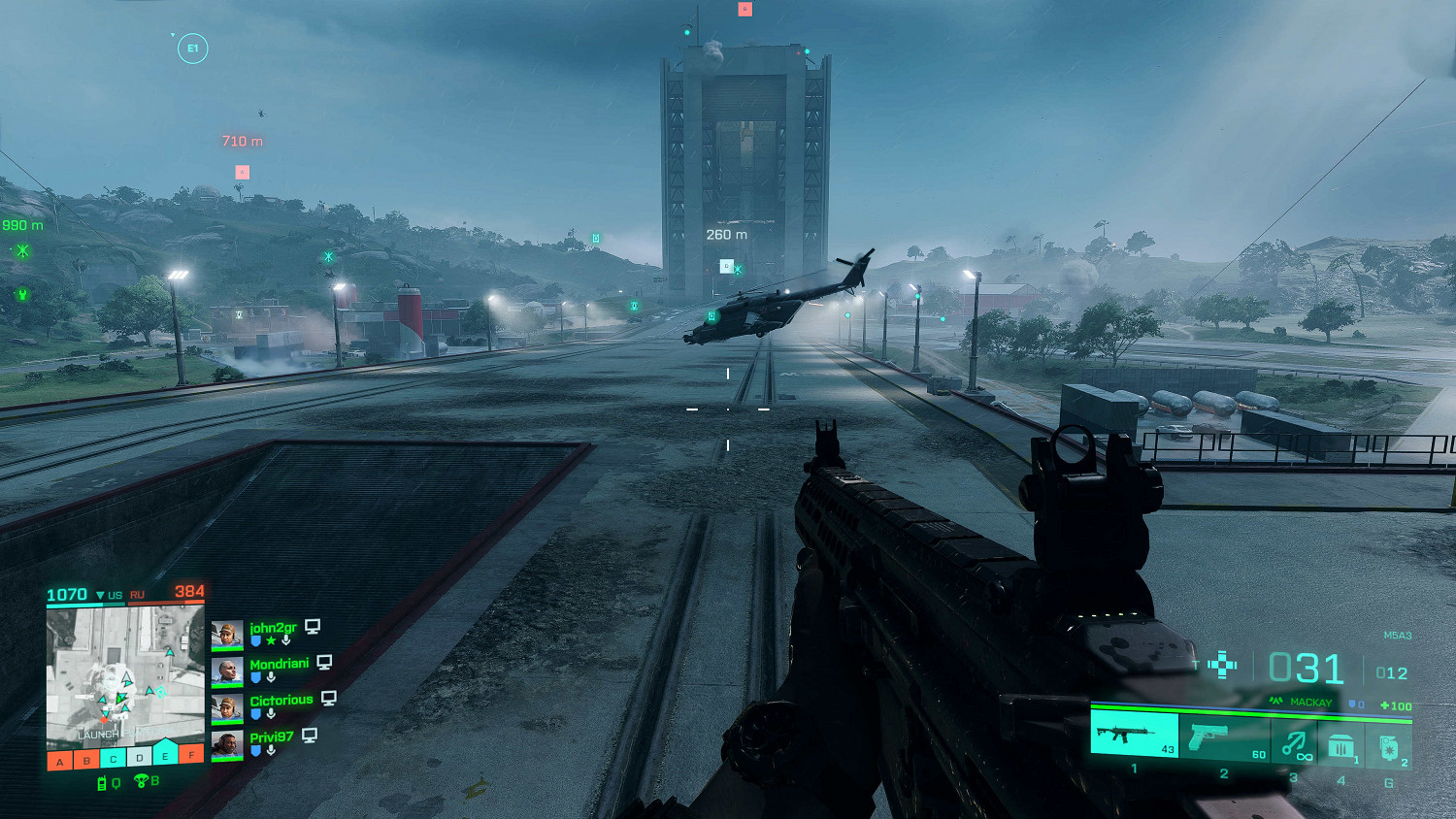Select objective D on the capture bar

(x=139, y=758)
